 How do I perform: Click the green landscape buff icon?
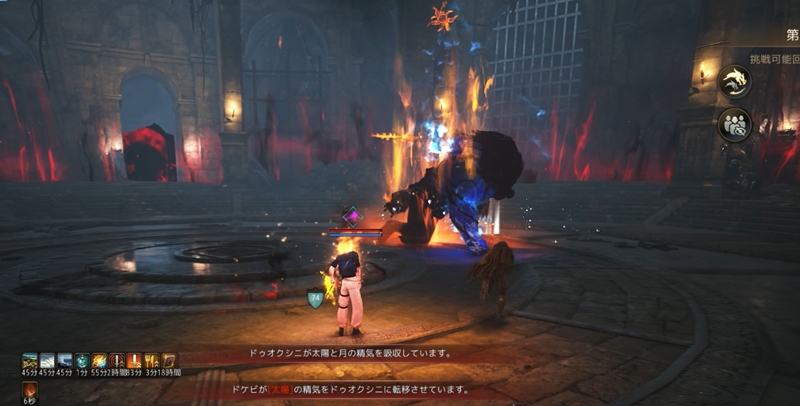[30, 361]
